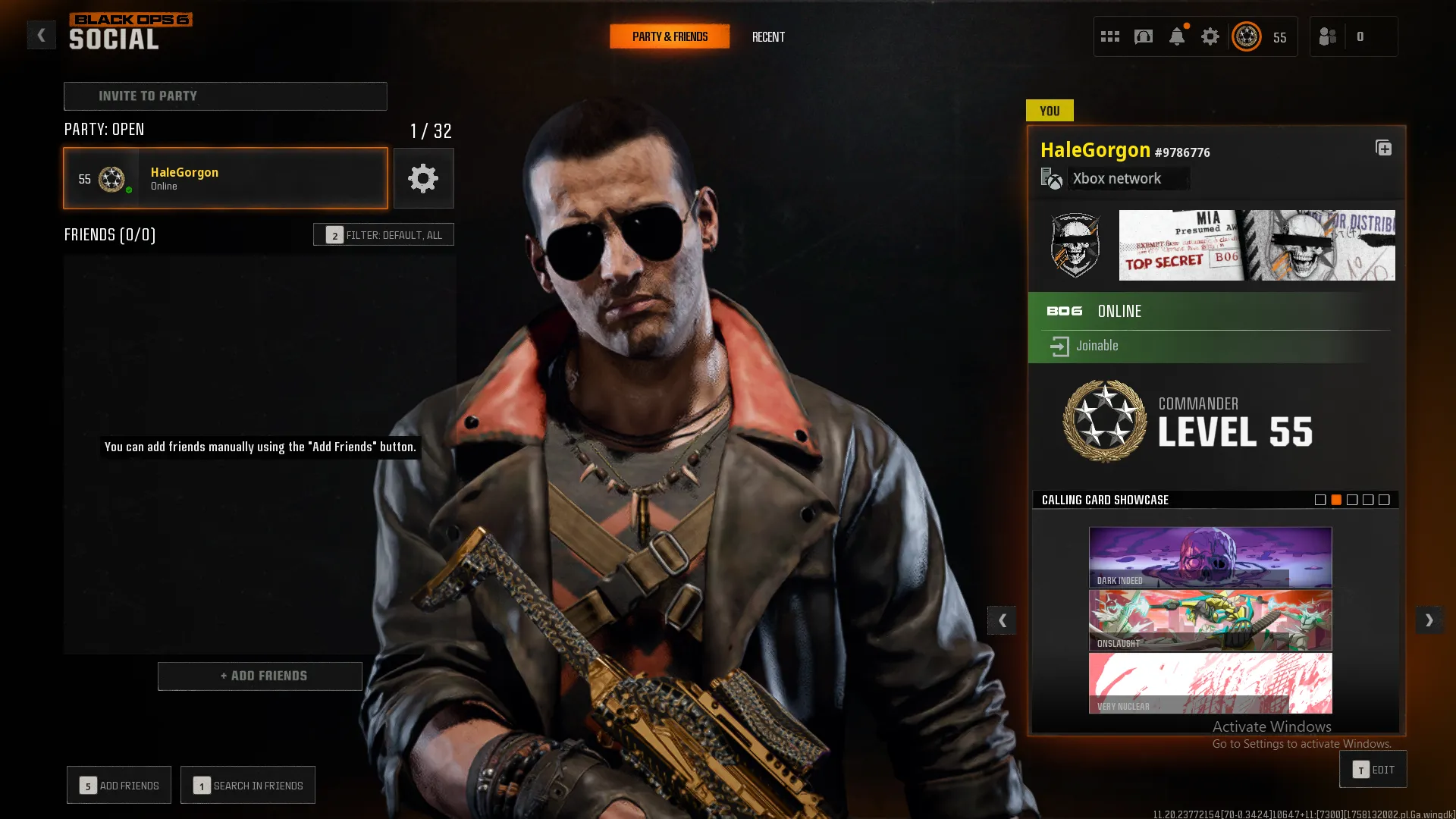The width and height of the screenshot is (1456, 819).
Task: Click the Invite to Party button
Action: 225,96
